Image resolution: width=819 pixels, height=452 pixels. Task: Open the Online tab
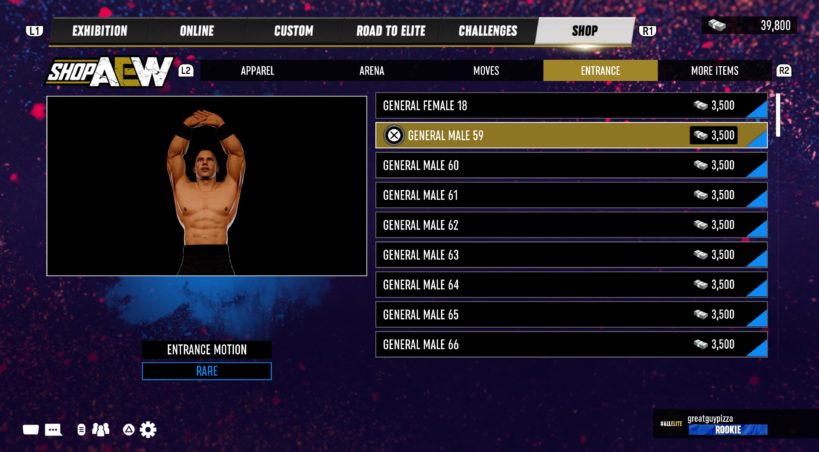tap(196, 31)
